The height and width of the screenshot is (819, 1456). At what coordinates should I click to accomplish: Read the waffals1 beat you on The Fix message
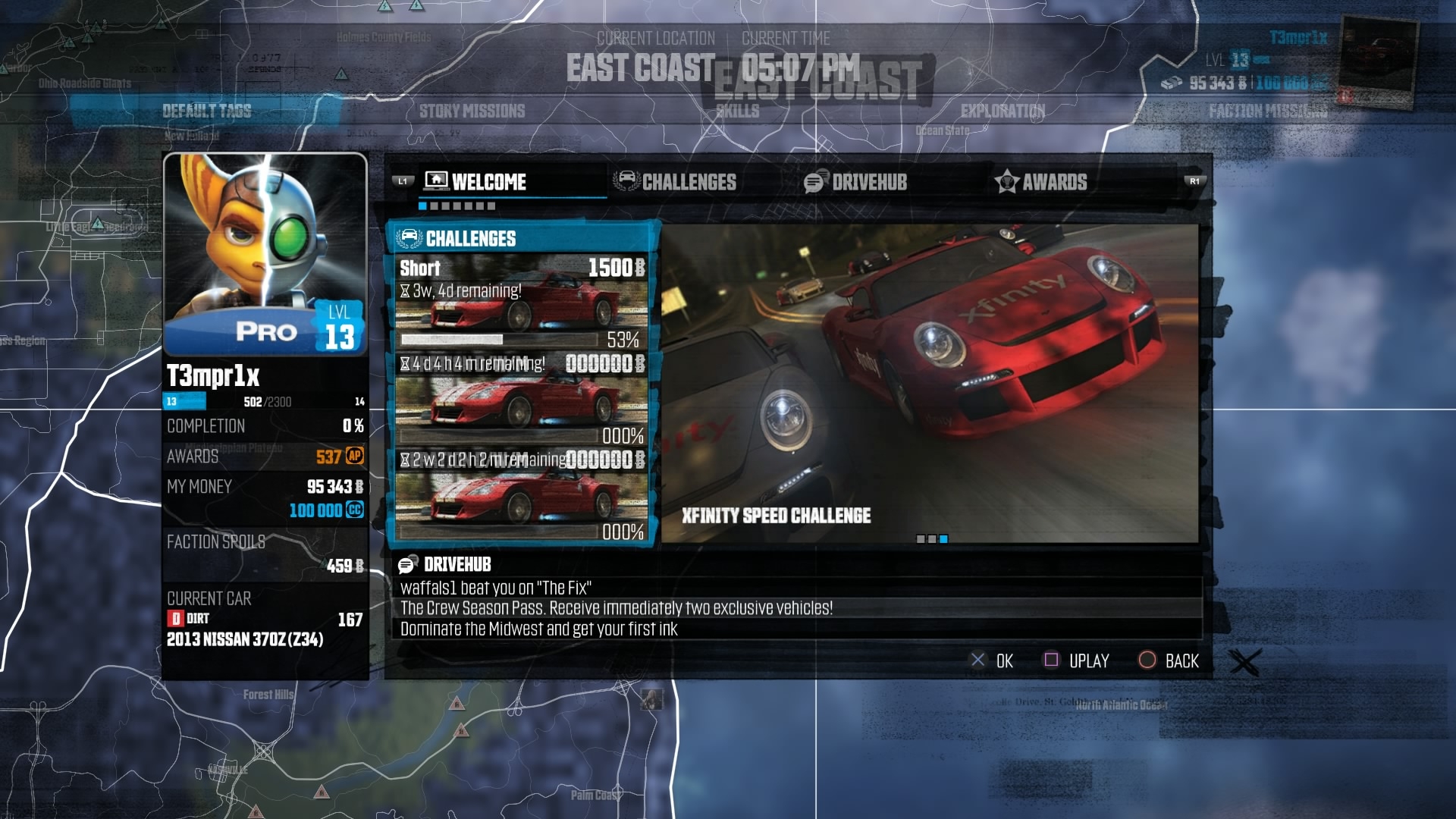[x=496, y=588]
